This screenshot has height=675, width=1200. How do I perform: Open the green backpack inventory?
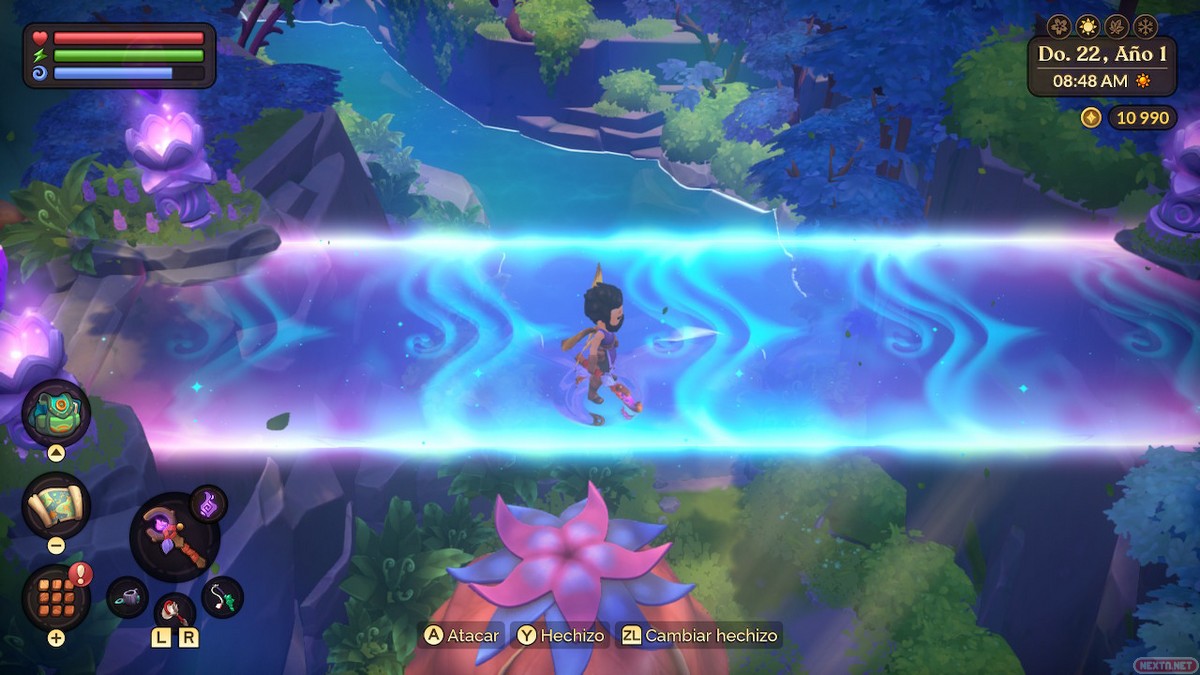point(56,413)
